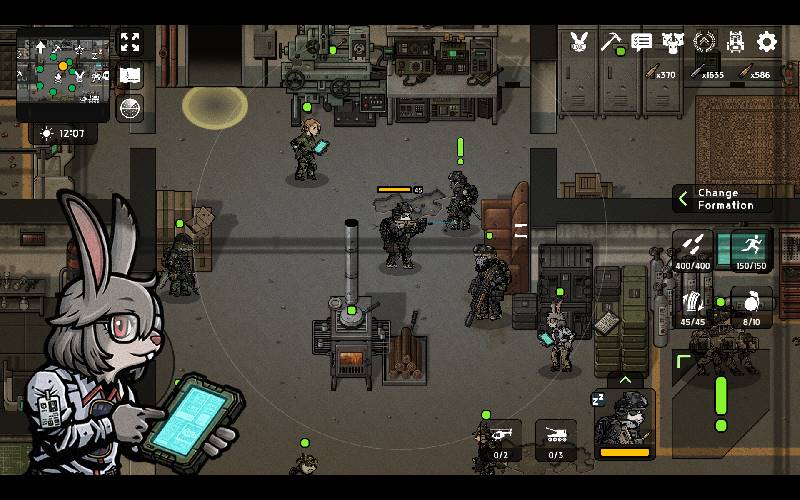The width and height of the screenshot is (800, 500).
Task: Activate the sprint running man icon
Action: [x=751, y=250]
